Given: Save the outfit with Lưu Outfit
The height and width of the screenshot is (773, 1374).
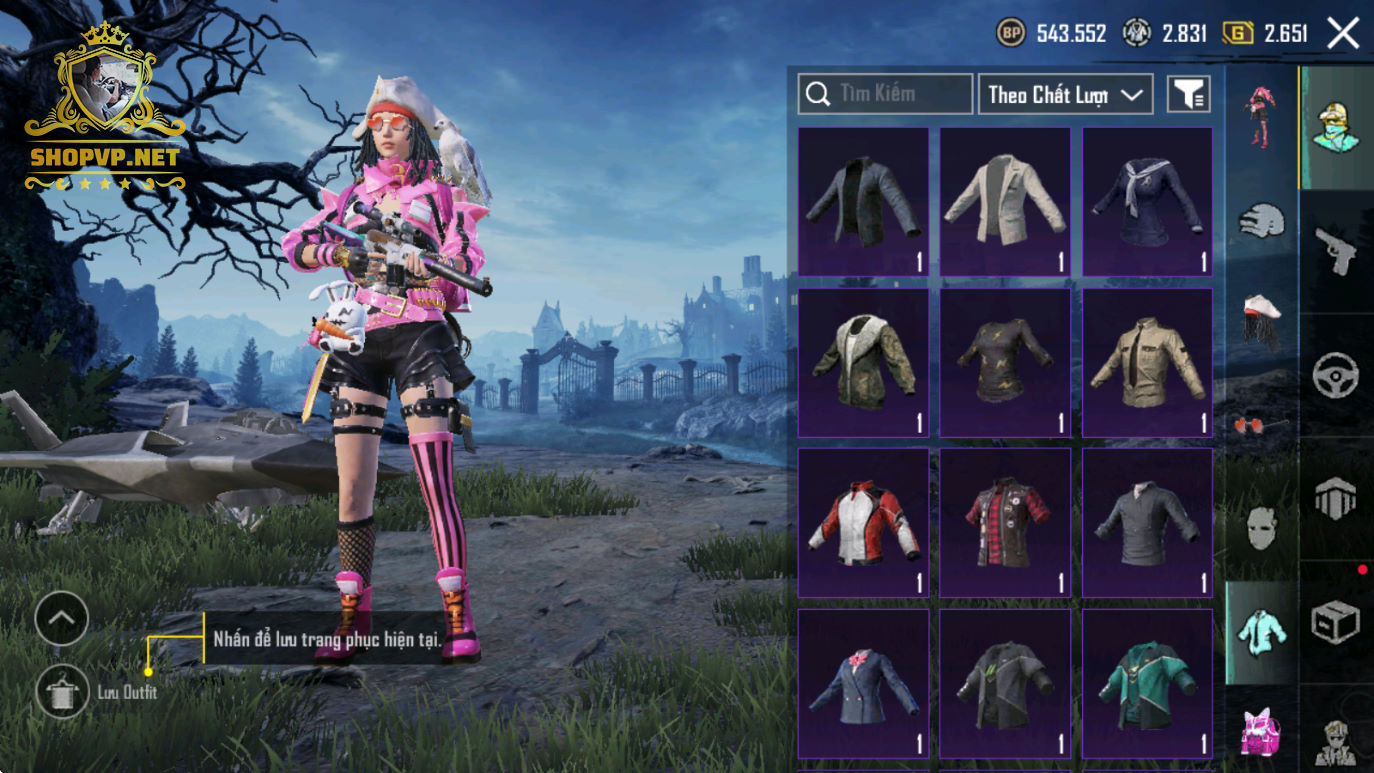Looking at the screenshot, I should tap(62, 691).
